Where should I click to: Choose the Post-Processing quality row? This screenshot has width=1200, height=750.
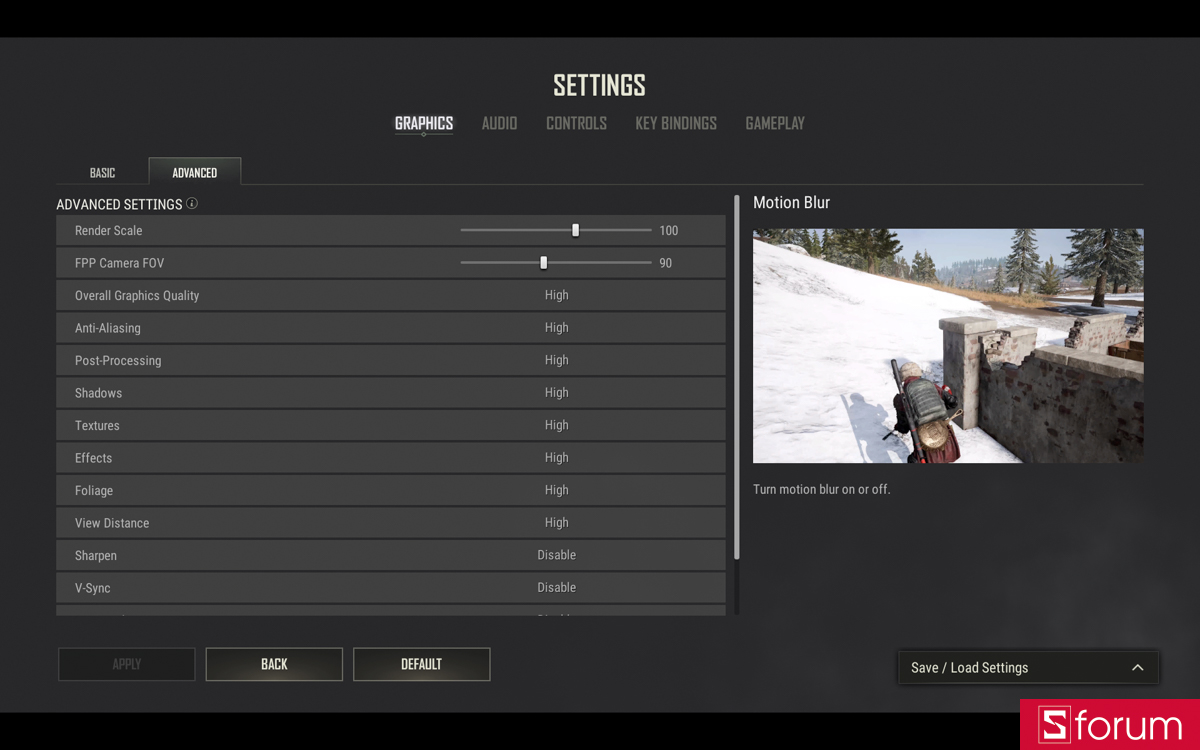(x=556, y=360)
